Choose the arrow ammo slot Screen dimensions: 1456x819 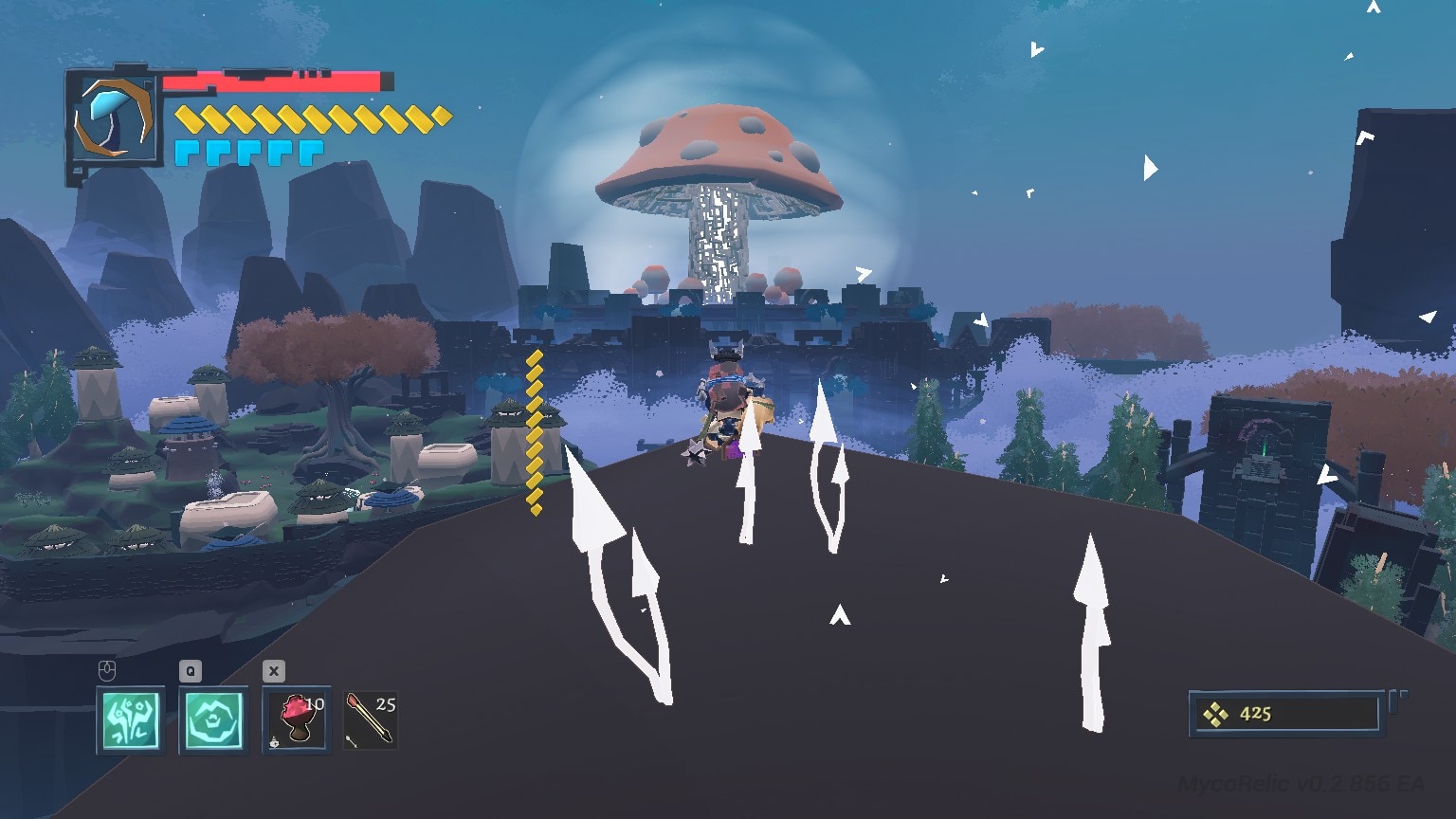pos(371,720)
